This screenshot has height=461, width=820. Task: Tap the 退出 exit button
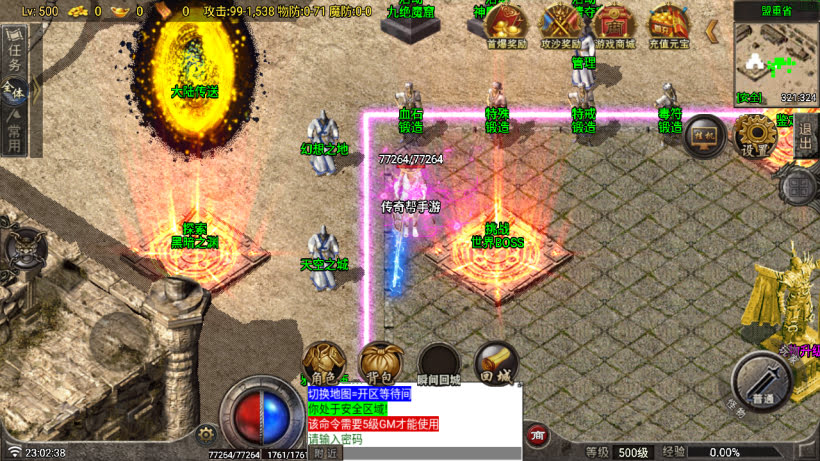[x=806, y=135]
